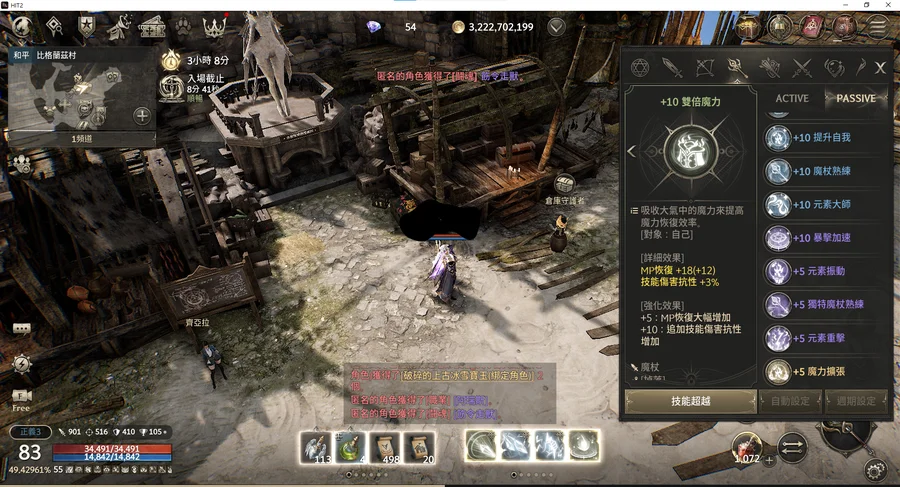
Task: Open the crown icon in top menu
Action: pyautogui.click(x=215, y=25)
